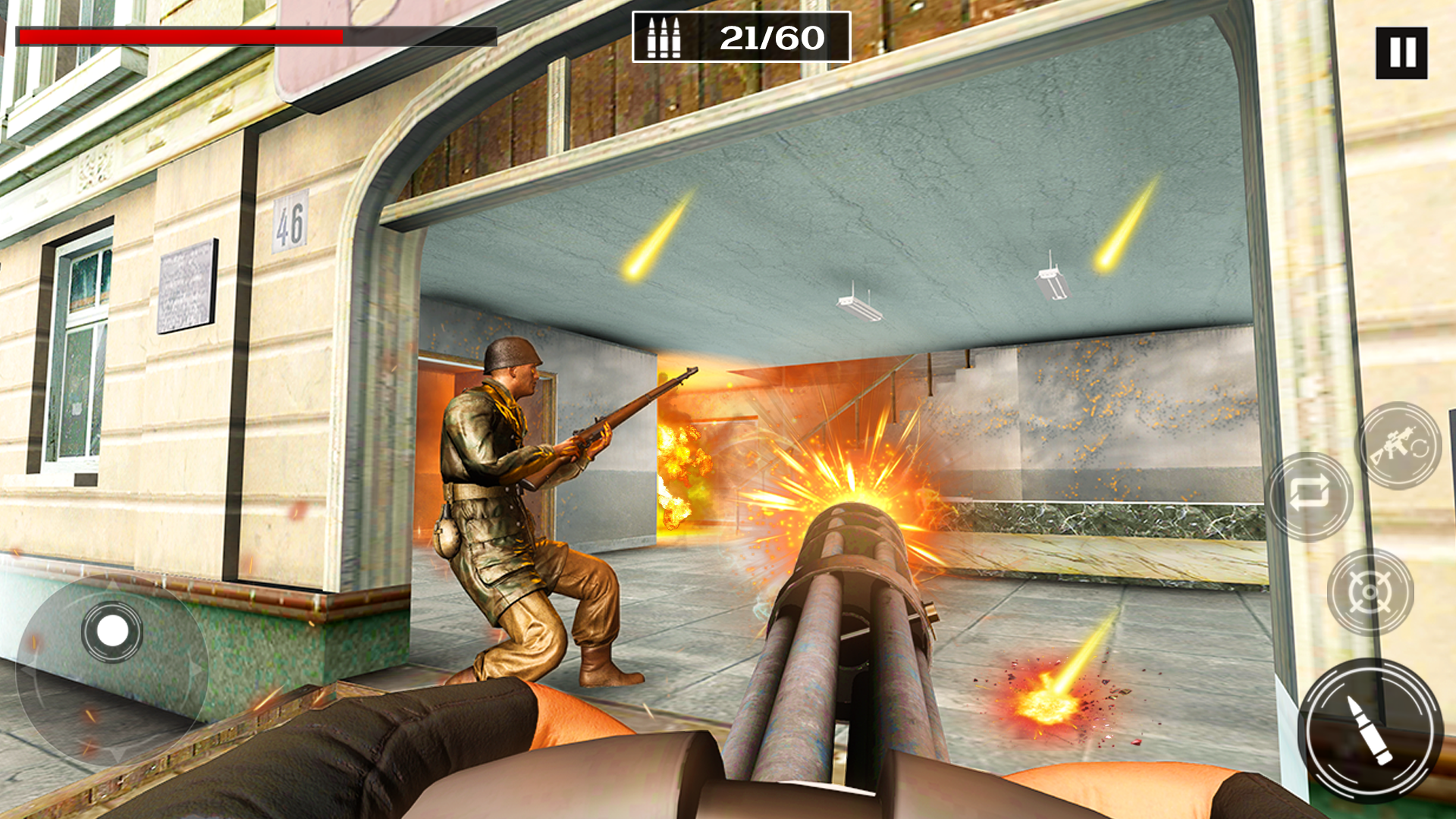This screenshot has height=819, width=1456.
Task: Click the red health bar
Action: click(182, 36)
